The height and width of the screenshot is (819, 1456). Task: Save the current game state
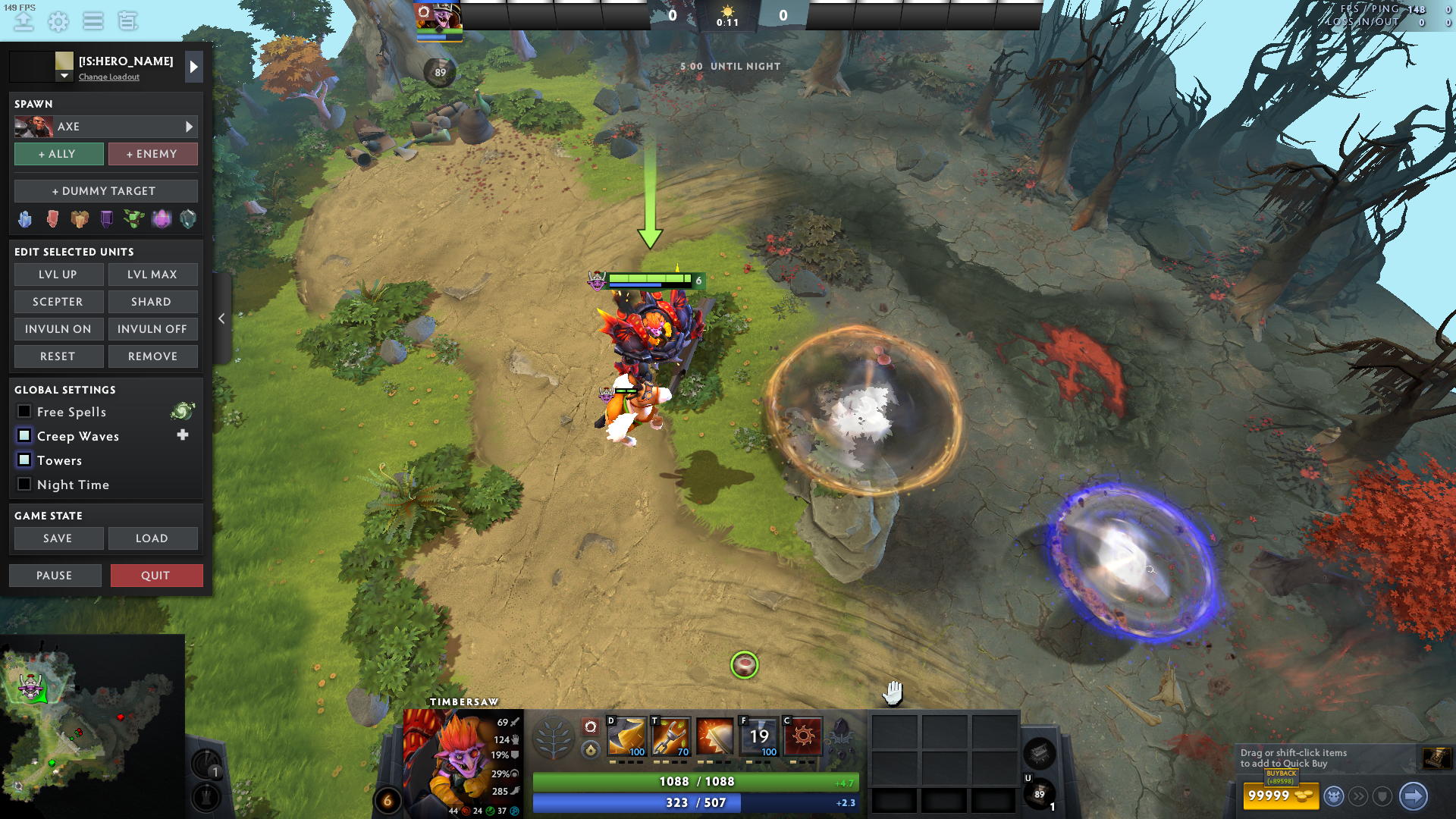pyautogui.click(x=58, y=538)
